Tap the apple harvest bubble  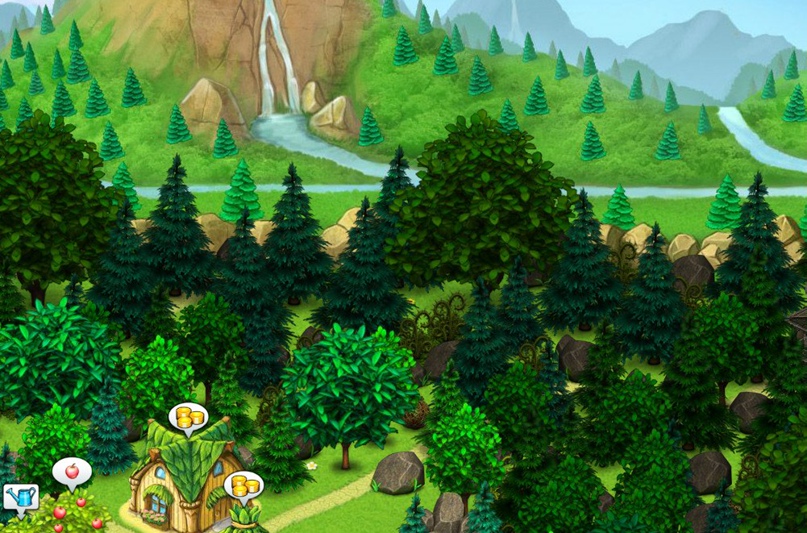pyautogui.click(x=71, y=471)
